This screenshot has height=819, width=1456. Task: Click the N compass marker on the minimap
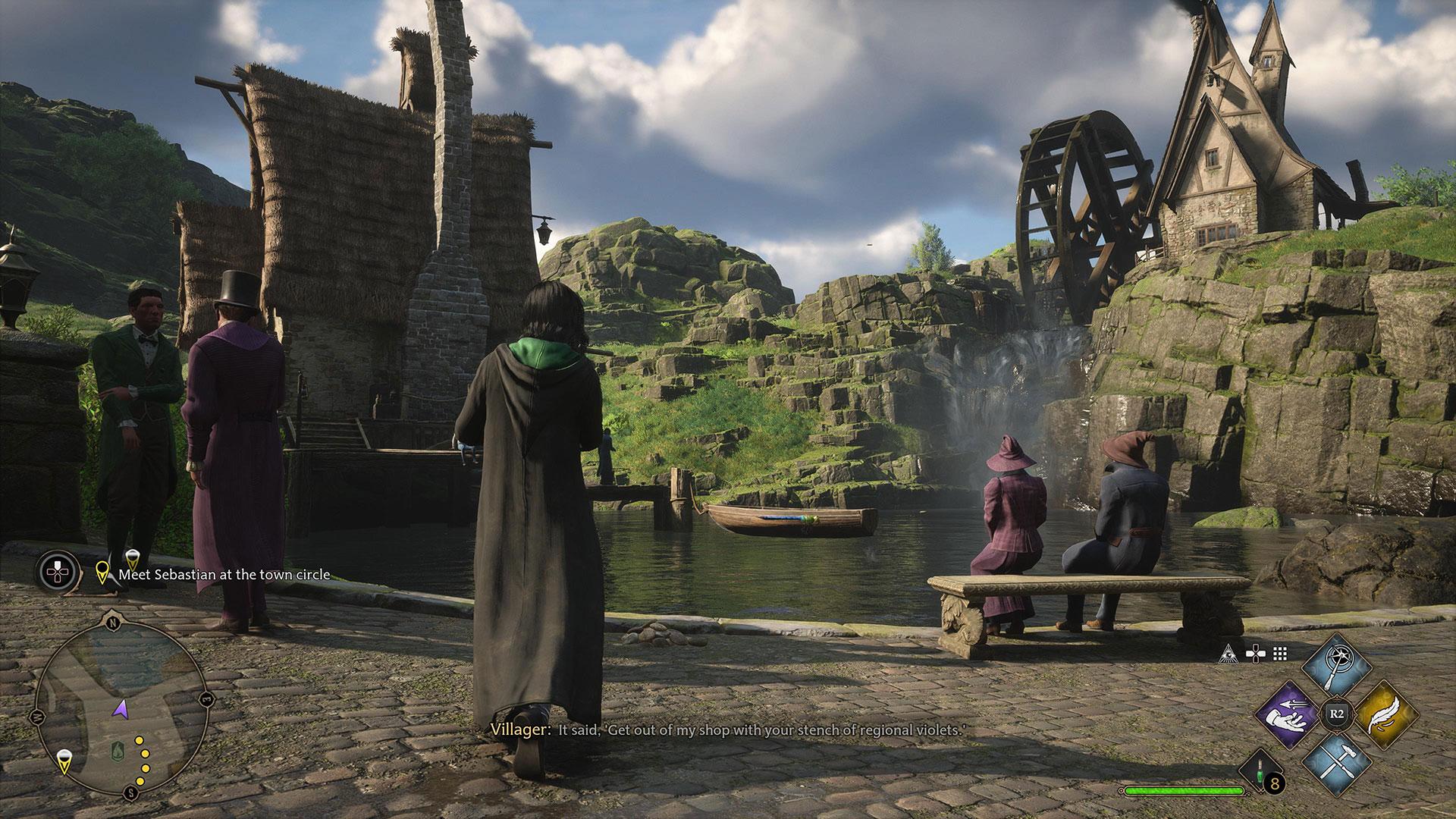coord(113,622)
